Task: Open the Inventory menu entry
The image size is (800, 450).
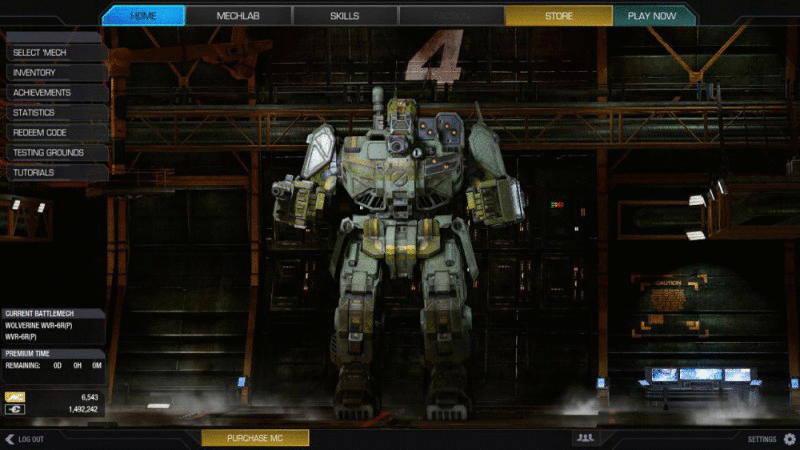Action: 54,72
